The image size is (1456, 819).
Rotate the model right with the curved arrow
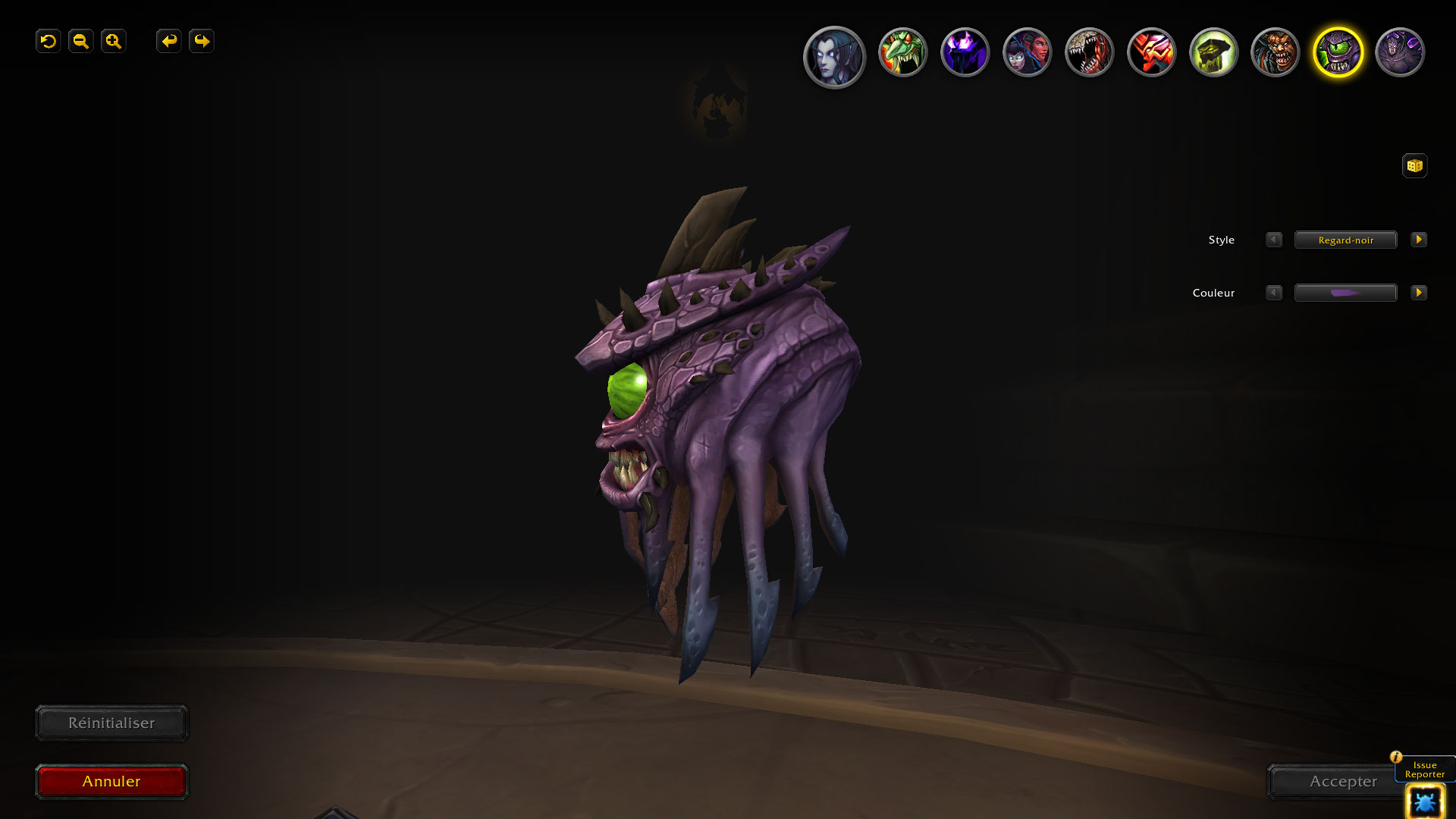click(202, 41)
